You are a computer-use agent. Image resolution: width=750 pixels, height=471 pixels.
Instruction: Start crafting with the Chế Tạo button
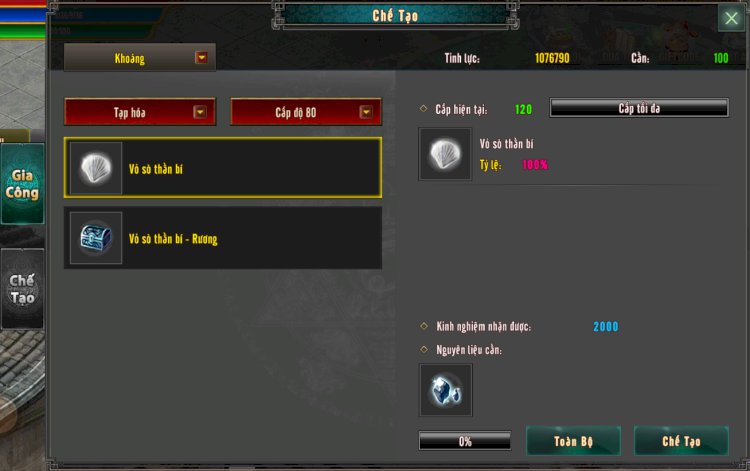coord(681,441)
